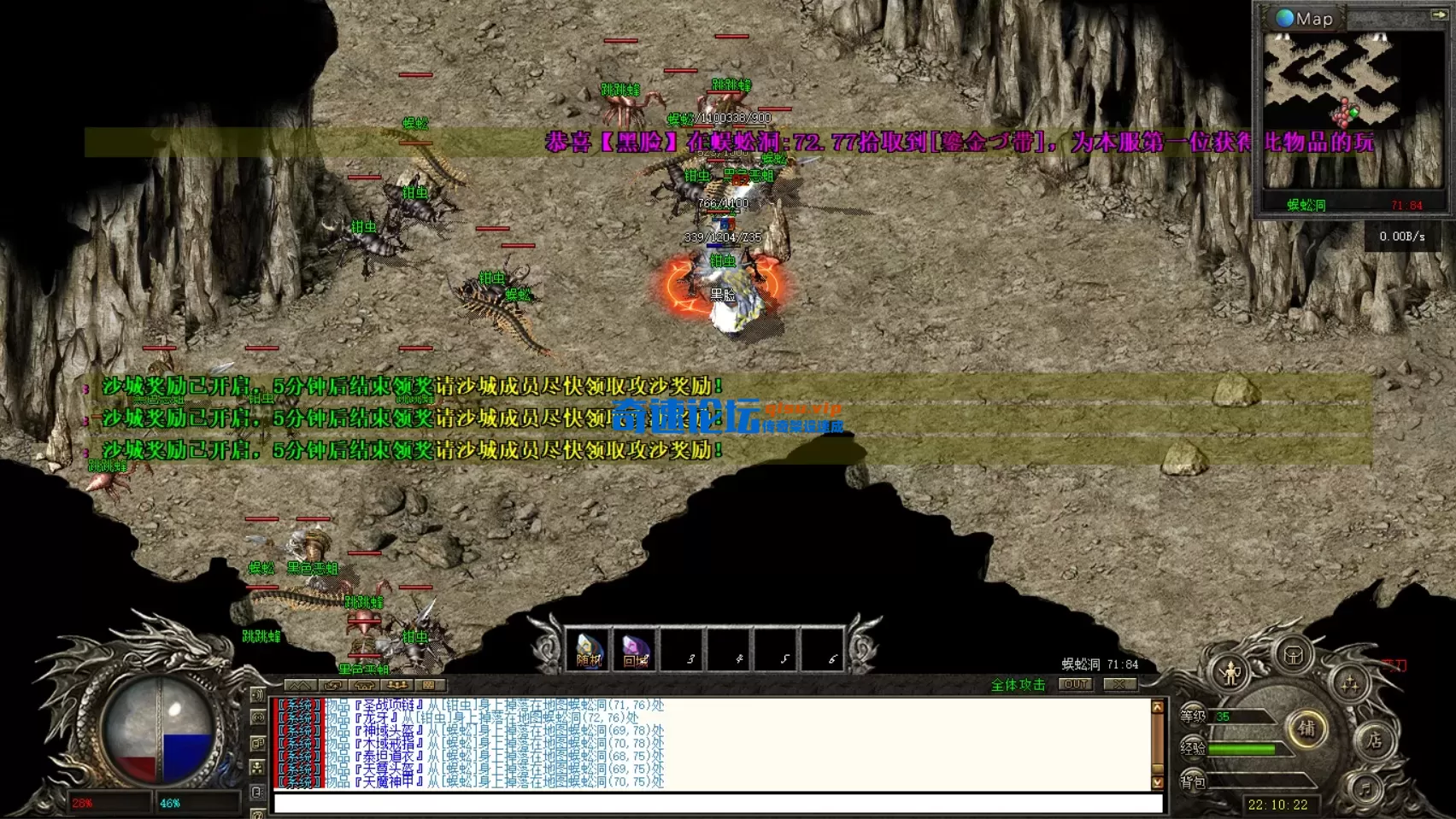Click into the chat input field

coord(718,803)
